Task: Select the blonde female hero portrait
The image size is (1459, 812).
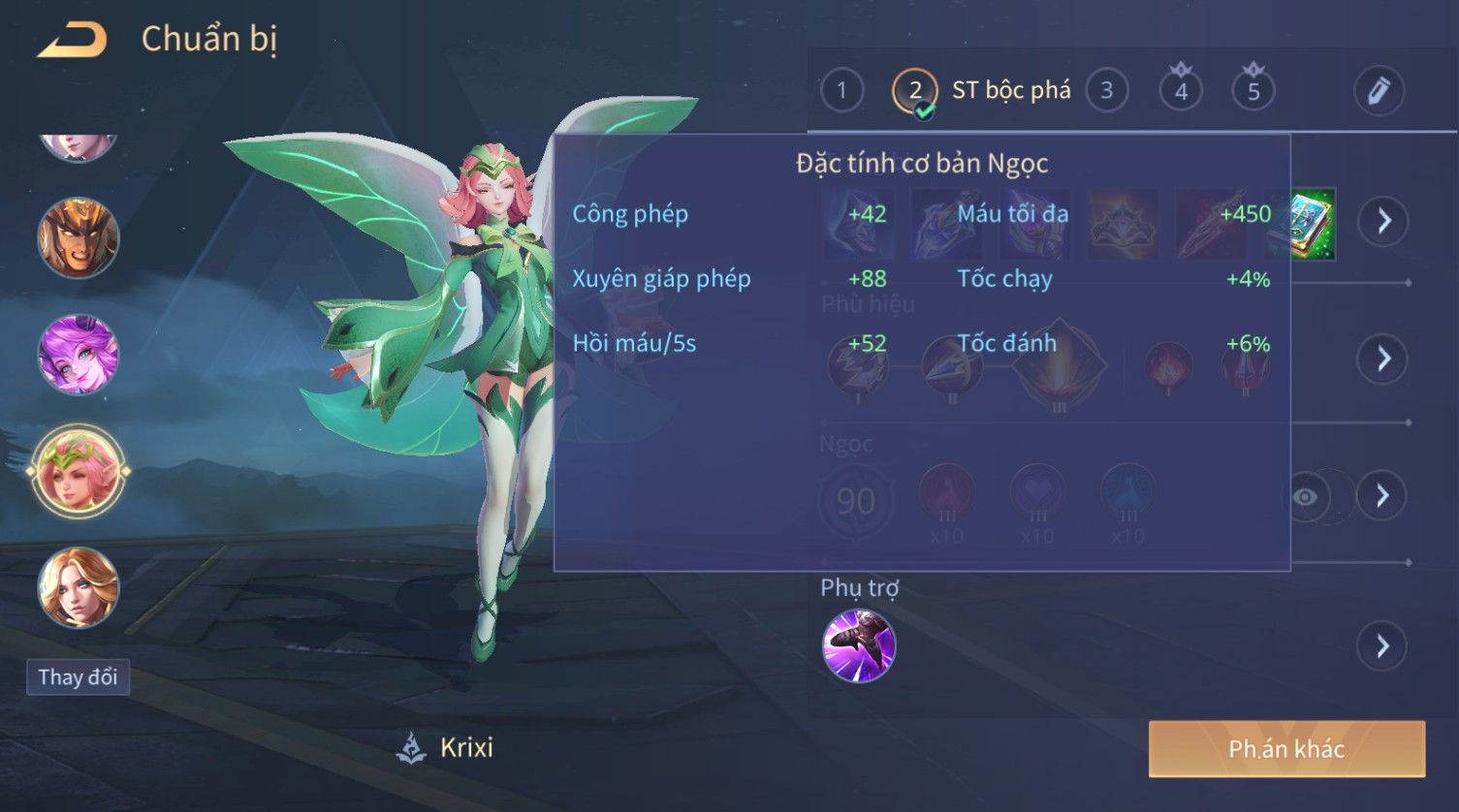Action: coord(78,588)
